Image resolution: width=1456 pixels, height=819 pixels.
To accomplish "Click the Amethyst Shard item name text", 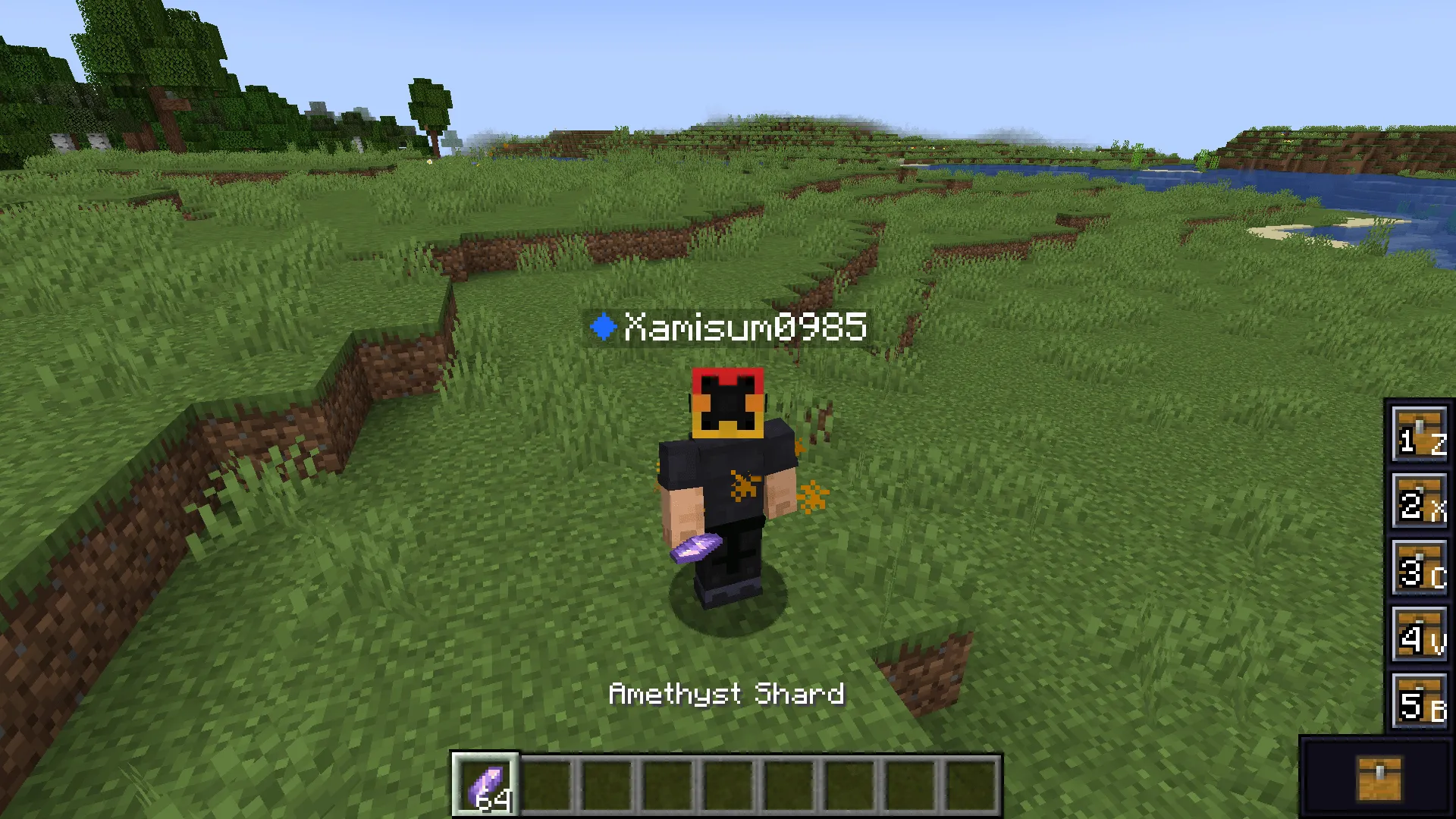I will coord(726,694).
